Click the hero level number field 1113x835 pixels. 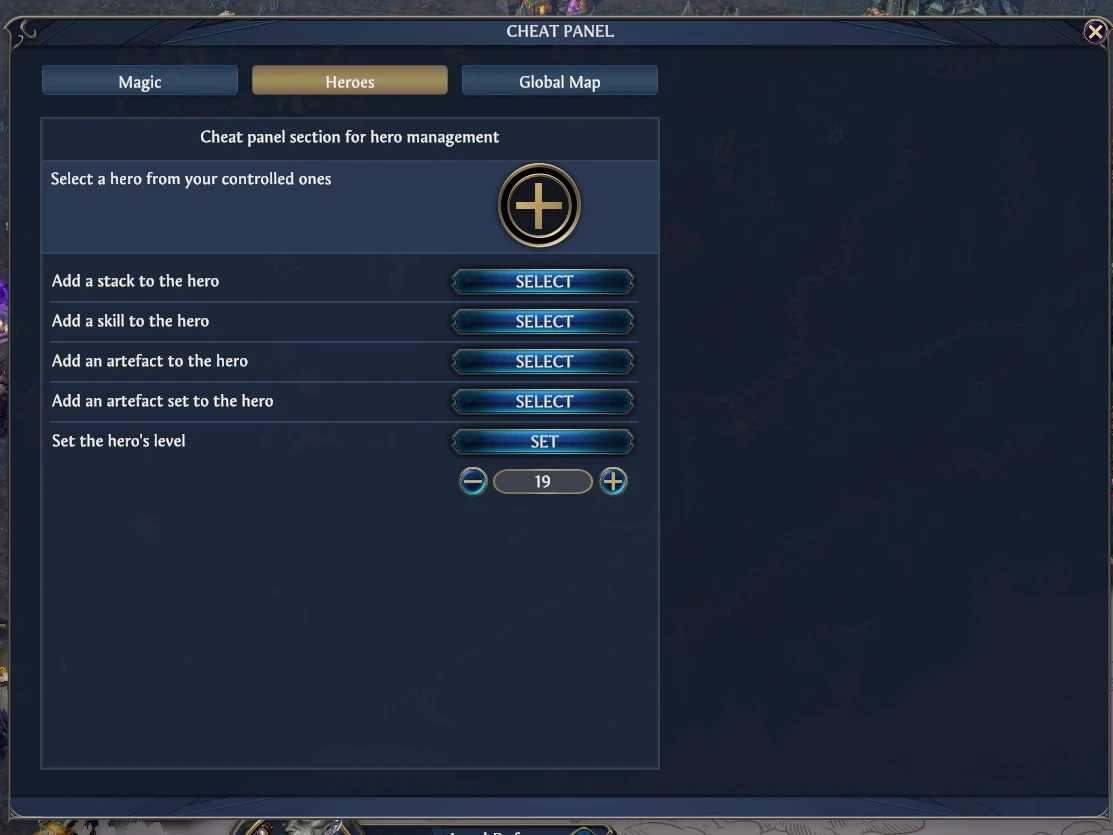click(x=543, y=482)
